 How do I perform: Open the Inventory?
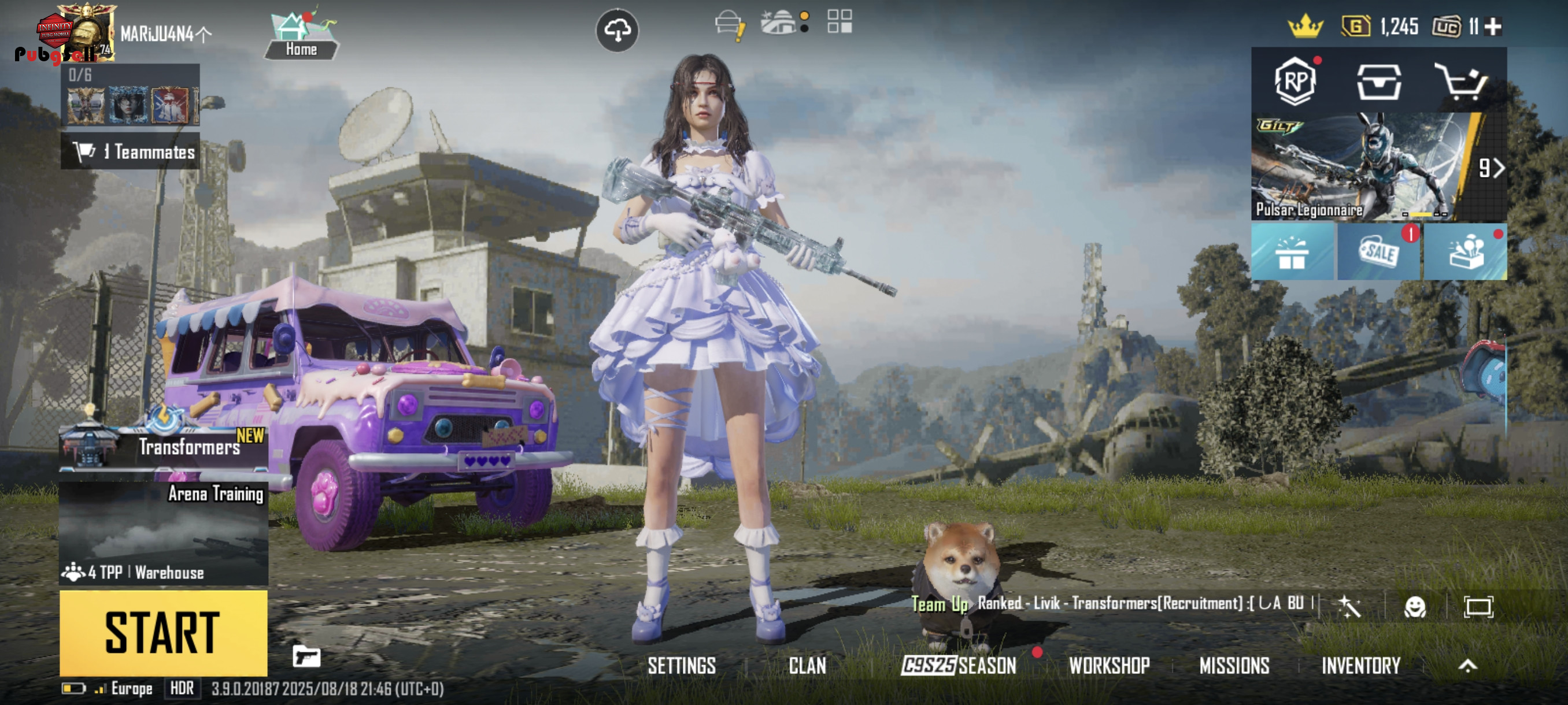pyautogui.click(x=1360, y=666)
